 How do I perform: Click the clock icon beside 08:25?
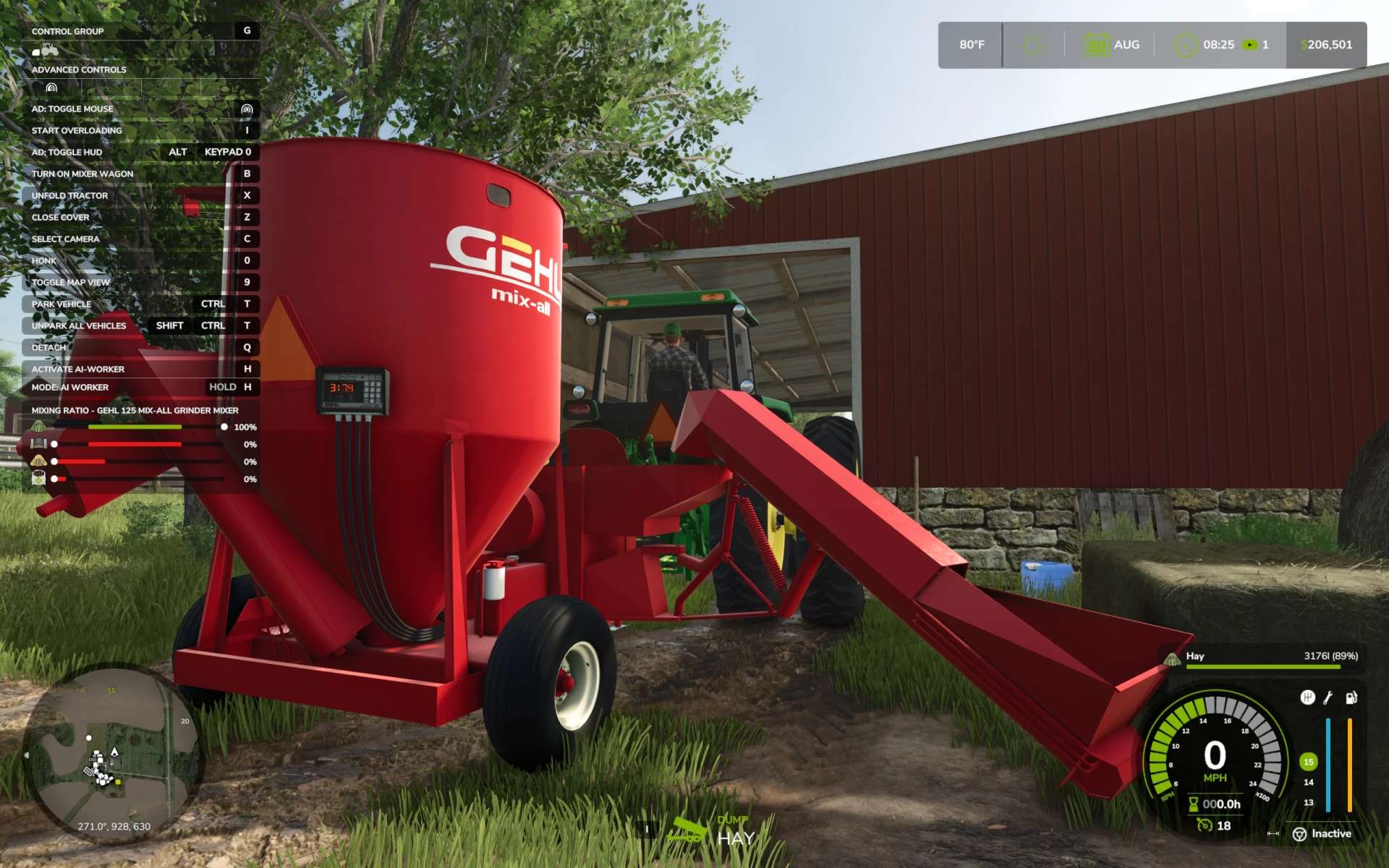click(1185, 45)
